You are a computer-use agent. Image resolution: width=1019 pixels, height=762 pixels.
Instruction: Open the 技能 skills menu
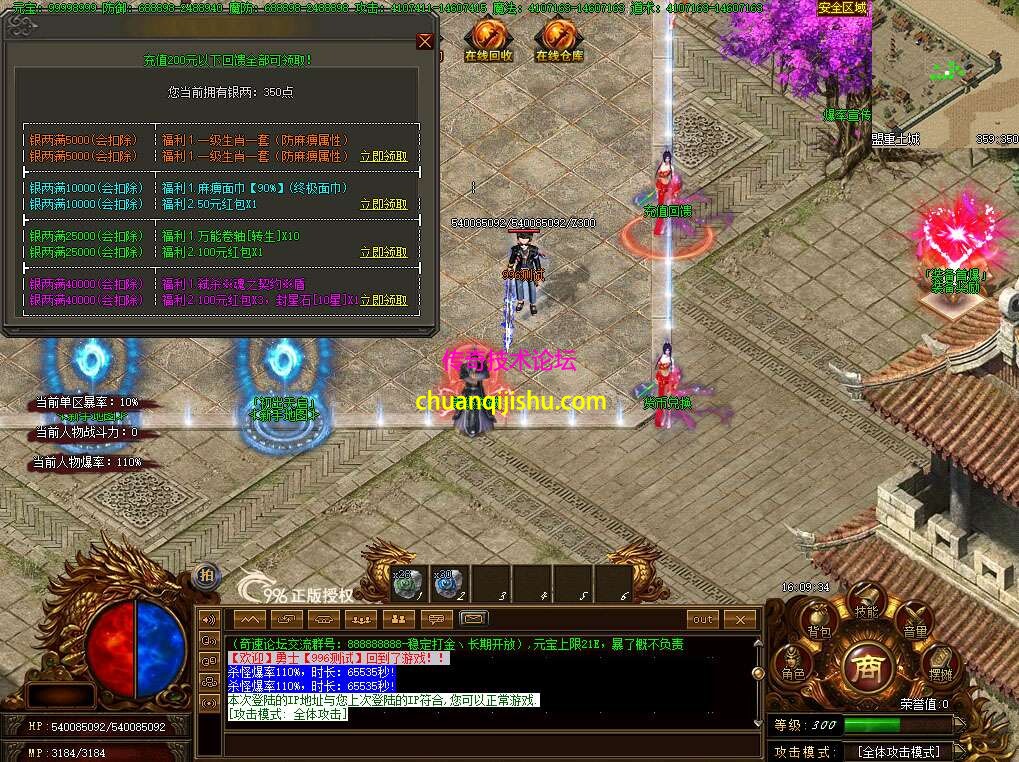[865, 603]
